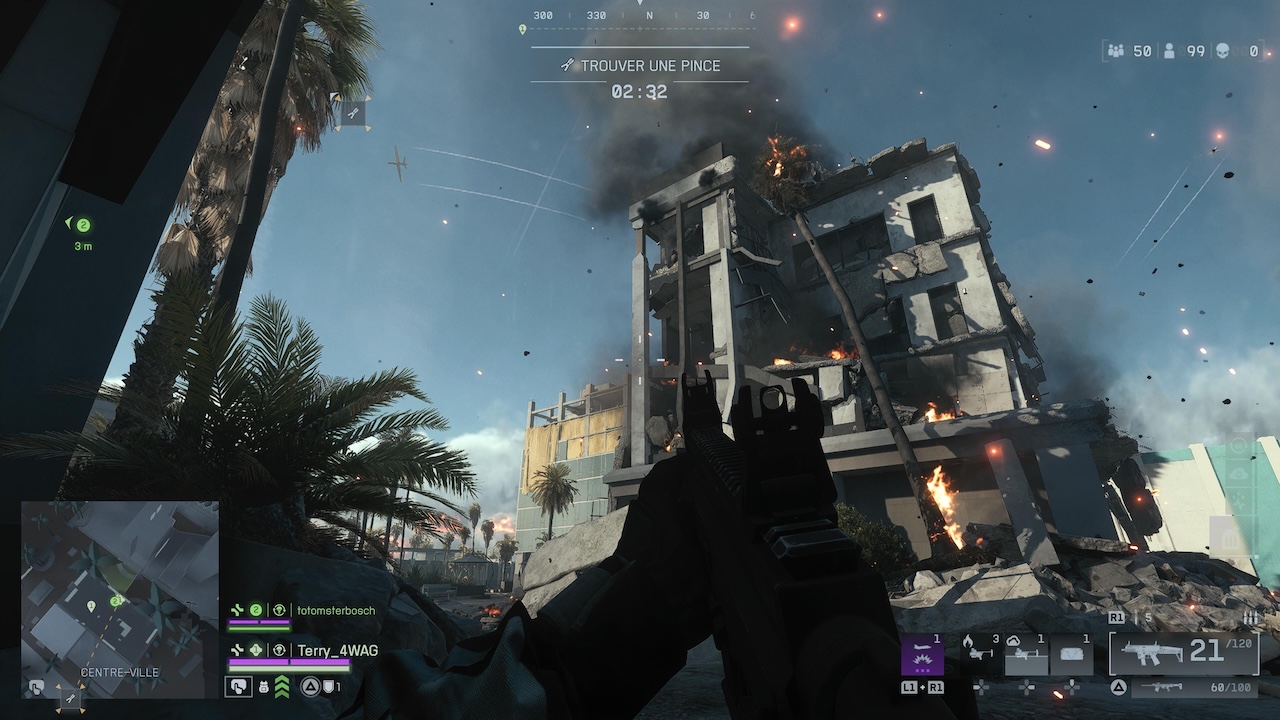This screenshot has width=1280, height=720.
Task: Click the squad count icon showing 50
Action: tap(1116, 51)
